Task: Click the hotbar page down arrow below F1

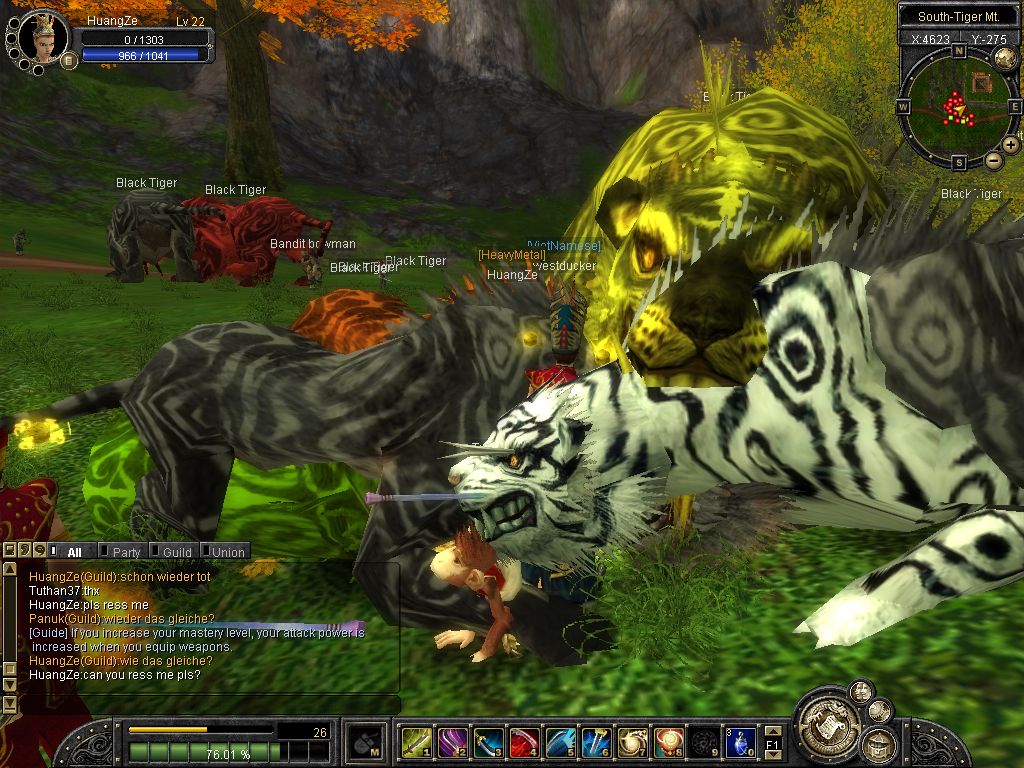Action: pyautogui.click(x=773, y=755)
